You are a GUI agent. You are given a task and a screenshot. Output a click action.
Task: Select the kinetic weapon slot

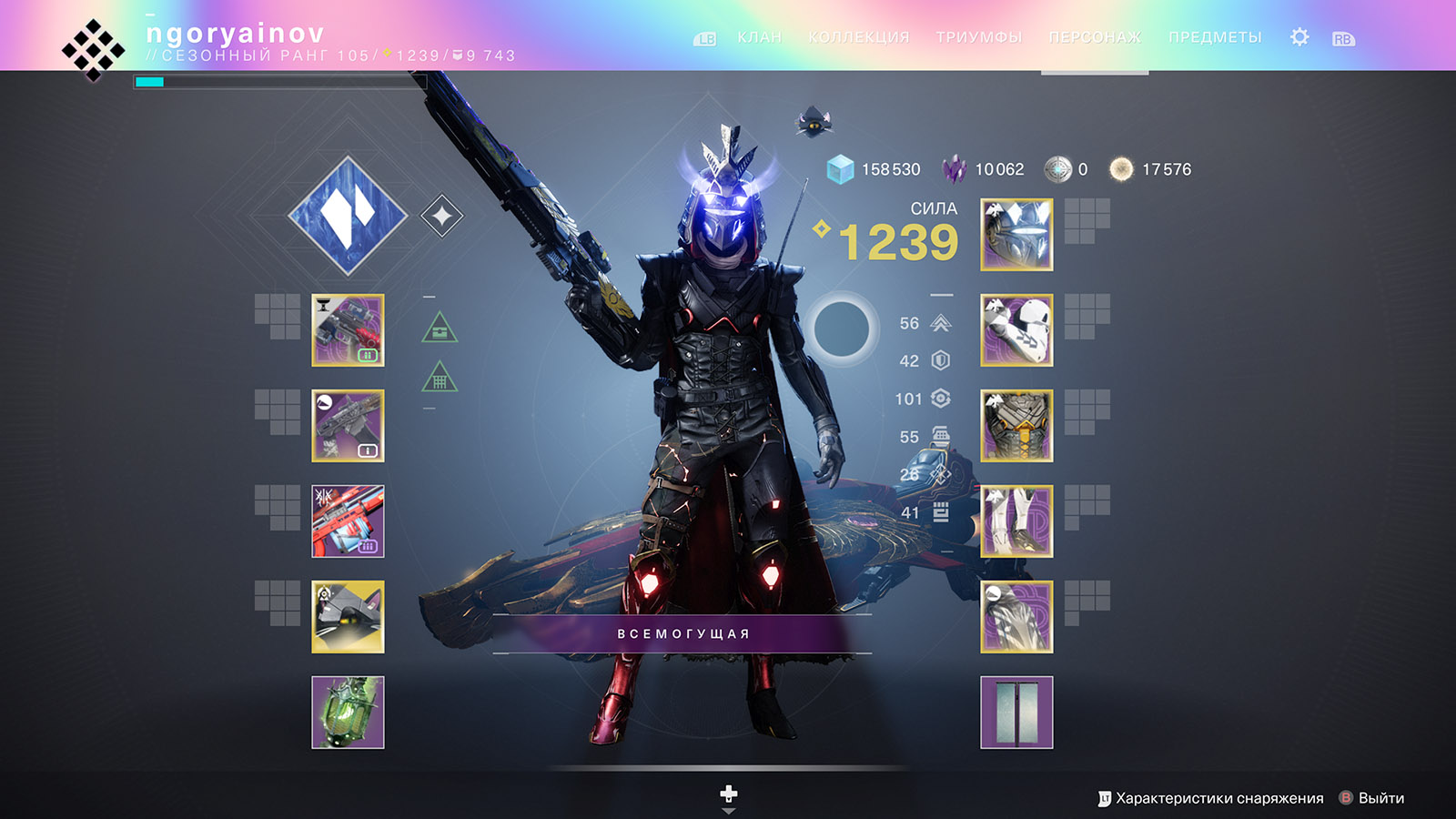(x=348, y=330)
